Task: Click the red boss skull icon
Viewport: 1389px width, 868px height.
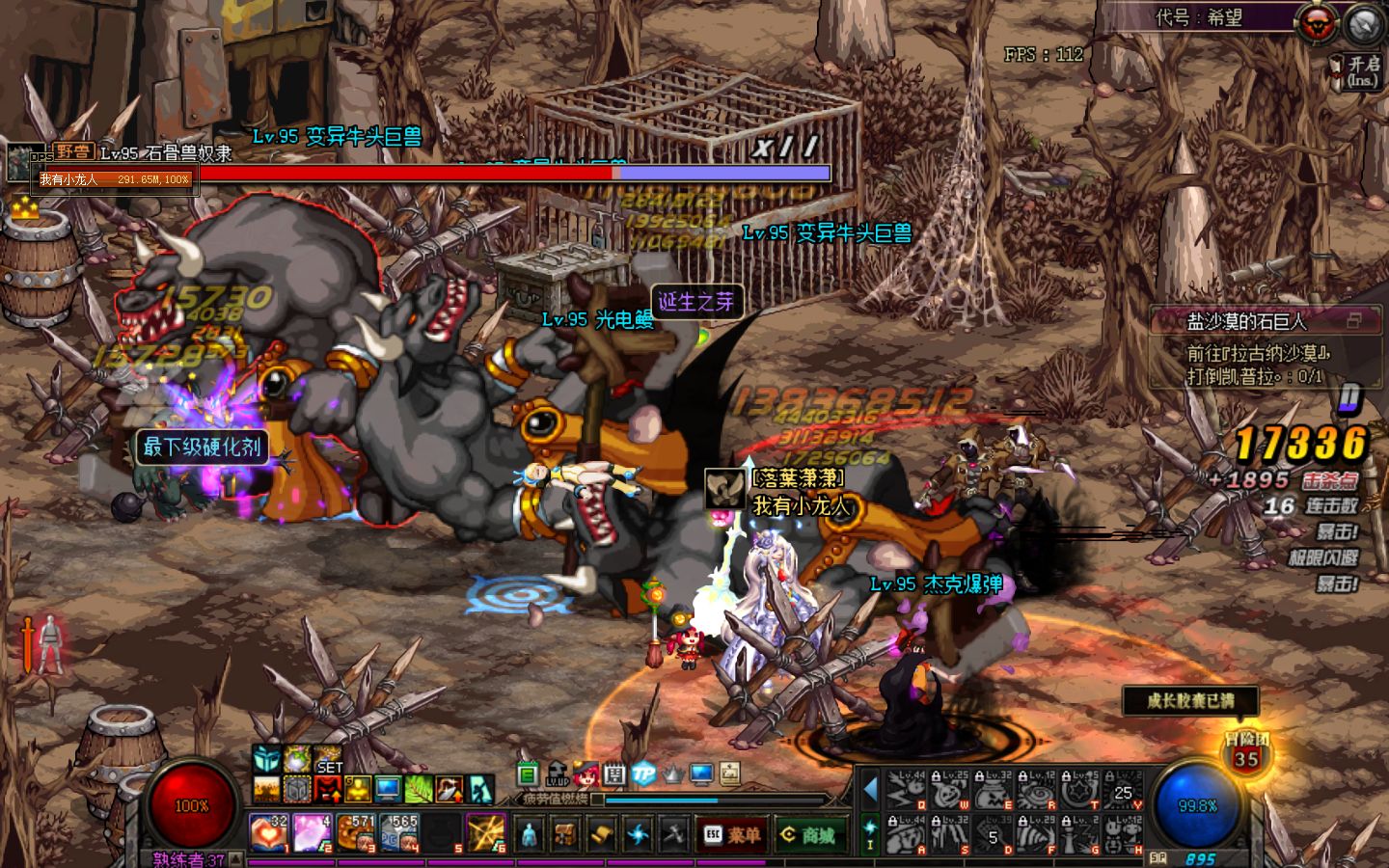Action: (1317, 24)
